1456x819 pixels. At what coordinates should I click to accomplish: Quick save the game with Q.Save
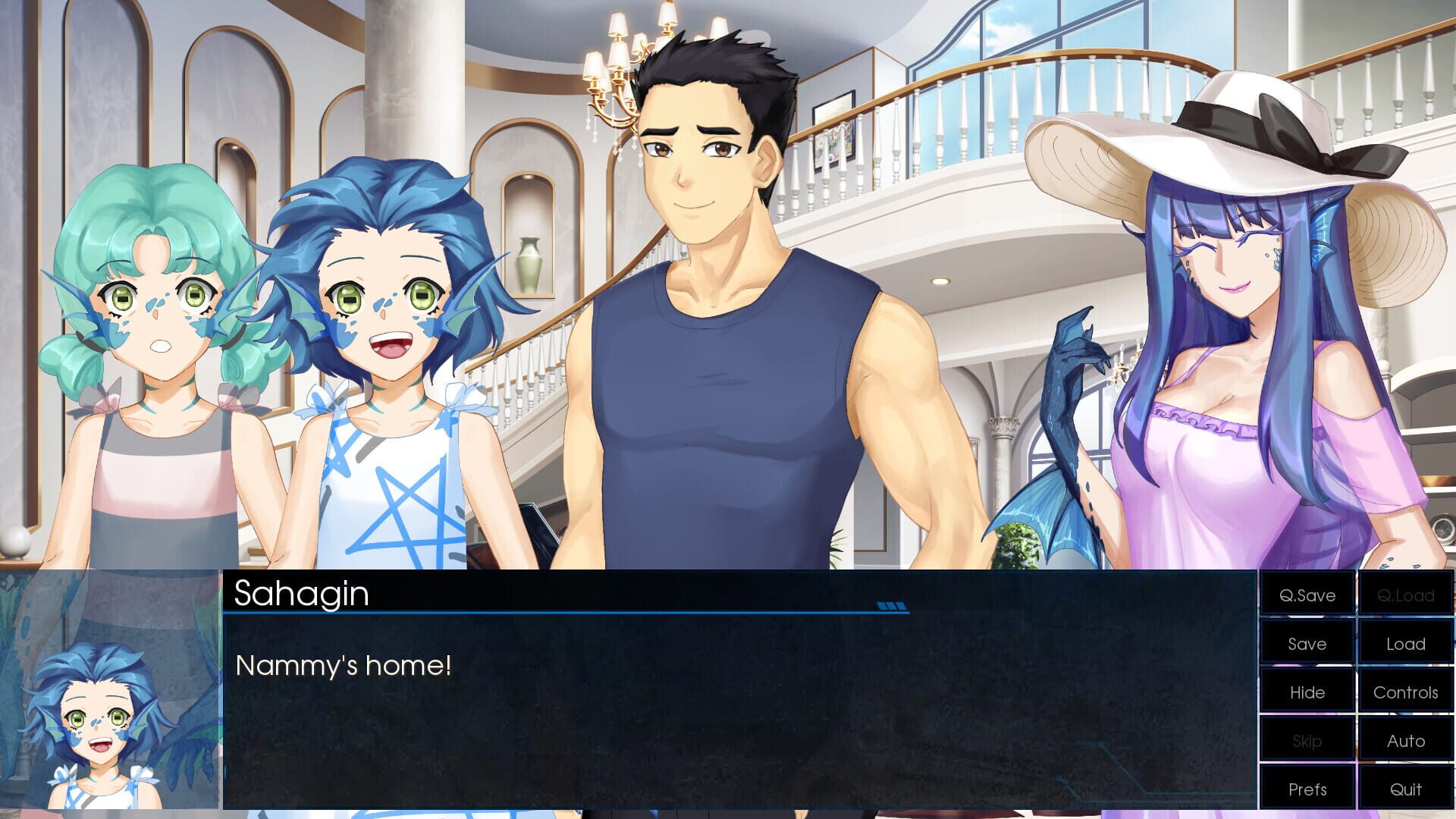tap(1308, 595)
